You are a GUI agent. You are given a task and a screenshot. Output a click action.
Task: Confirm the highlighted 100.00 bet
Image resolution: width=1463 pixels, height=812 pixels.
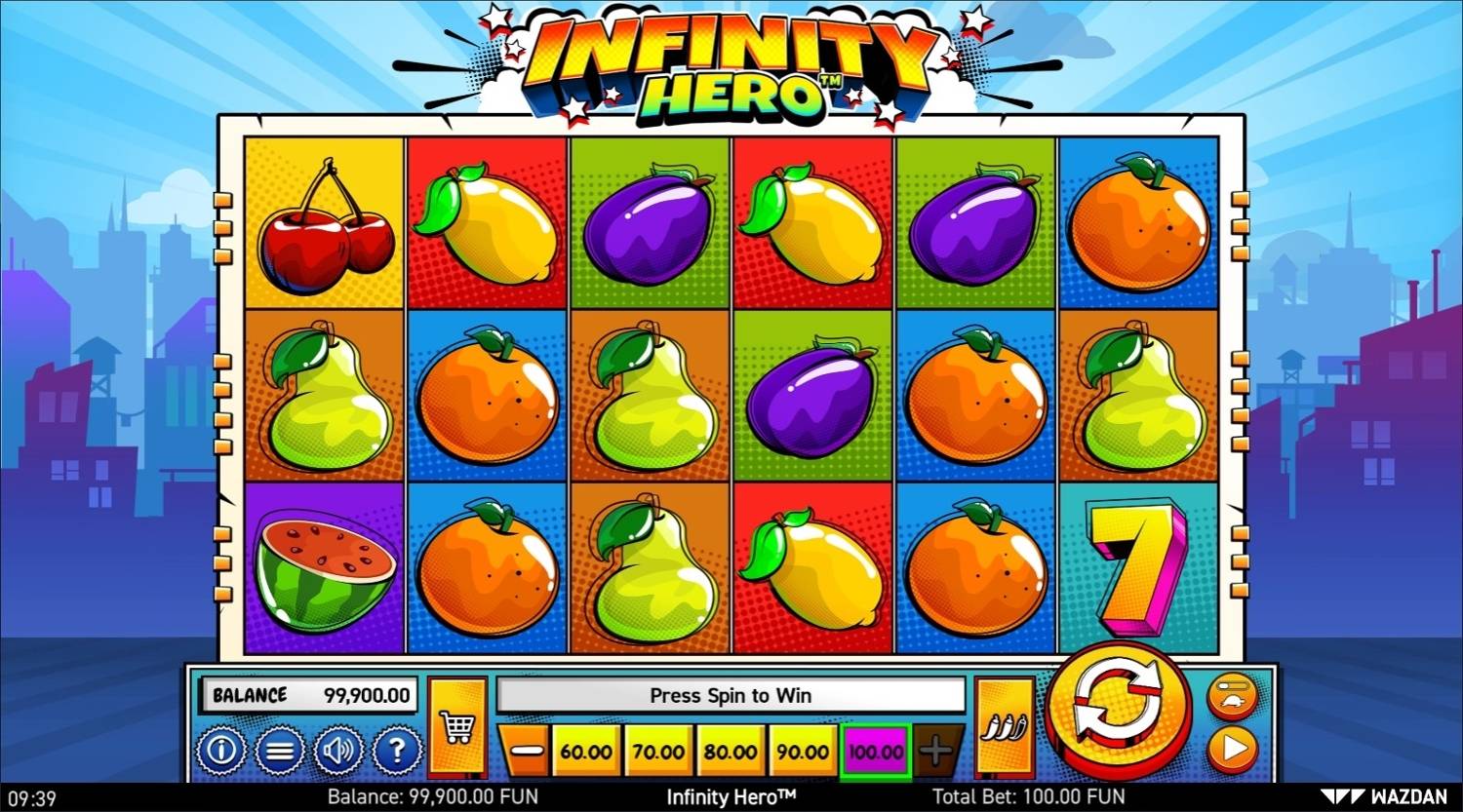875,751
